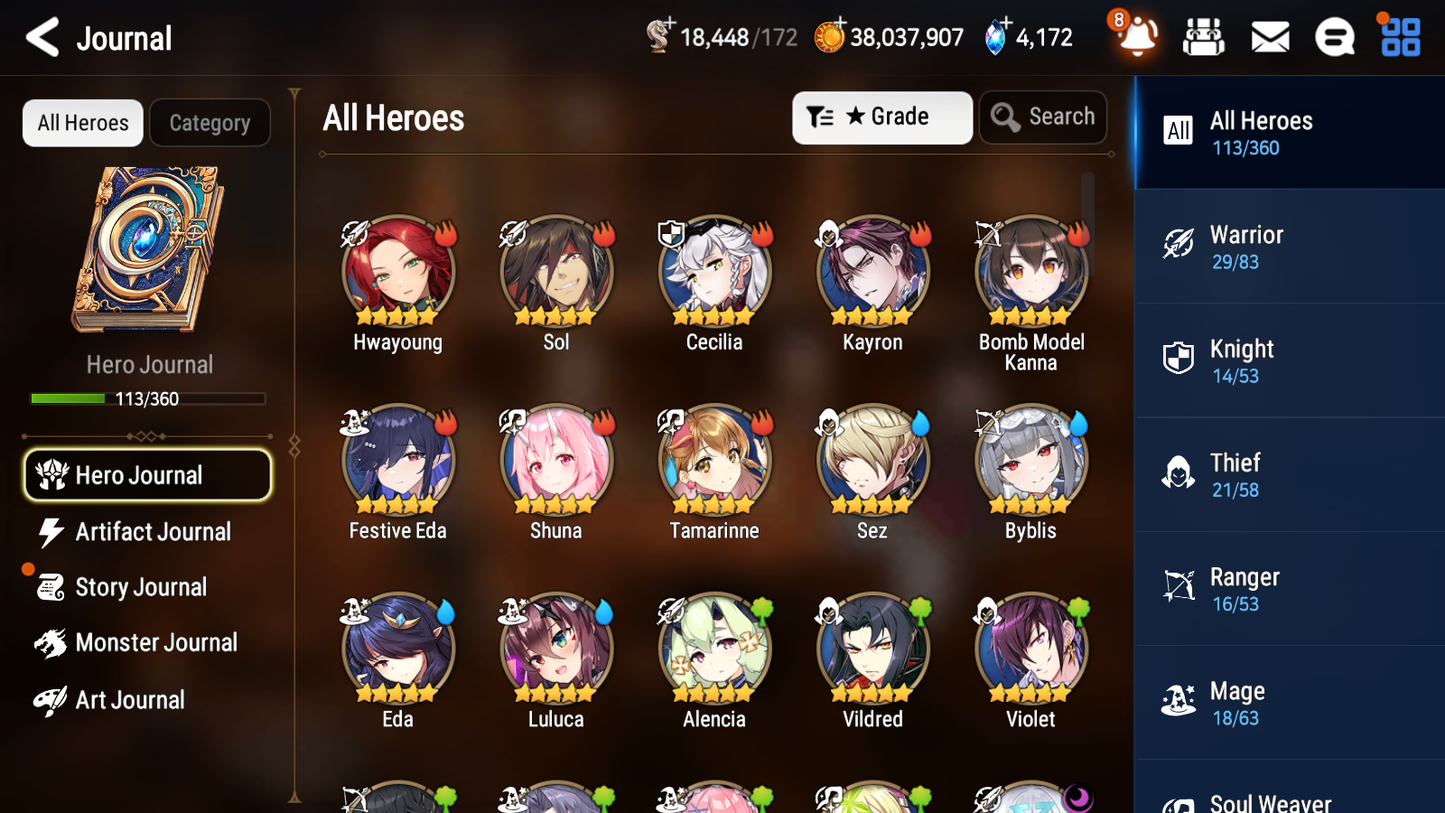Select the Mage category in right panel
This screenshot has width=1445, height=813.
click(x=1289, y=702)
